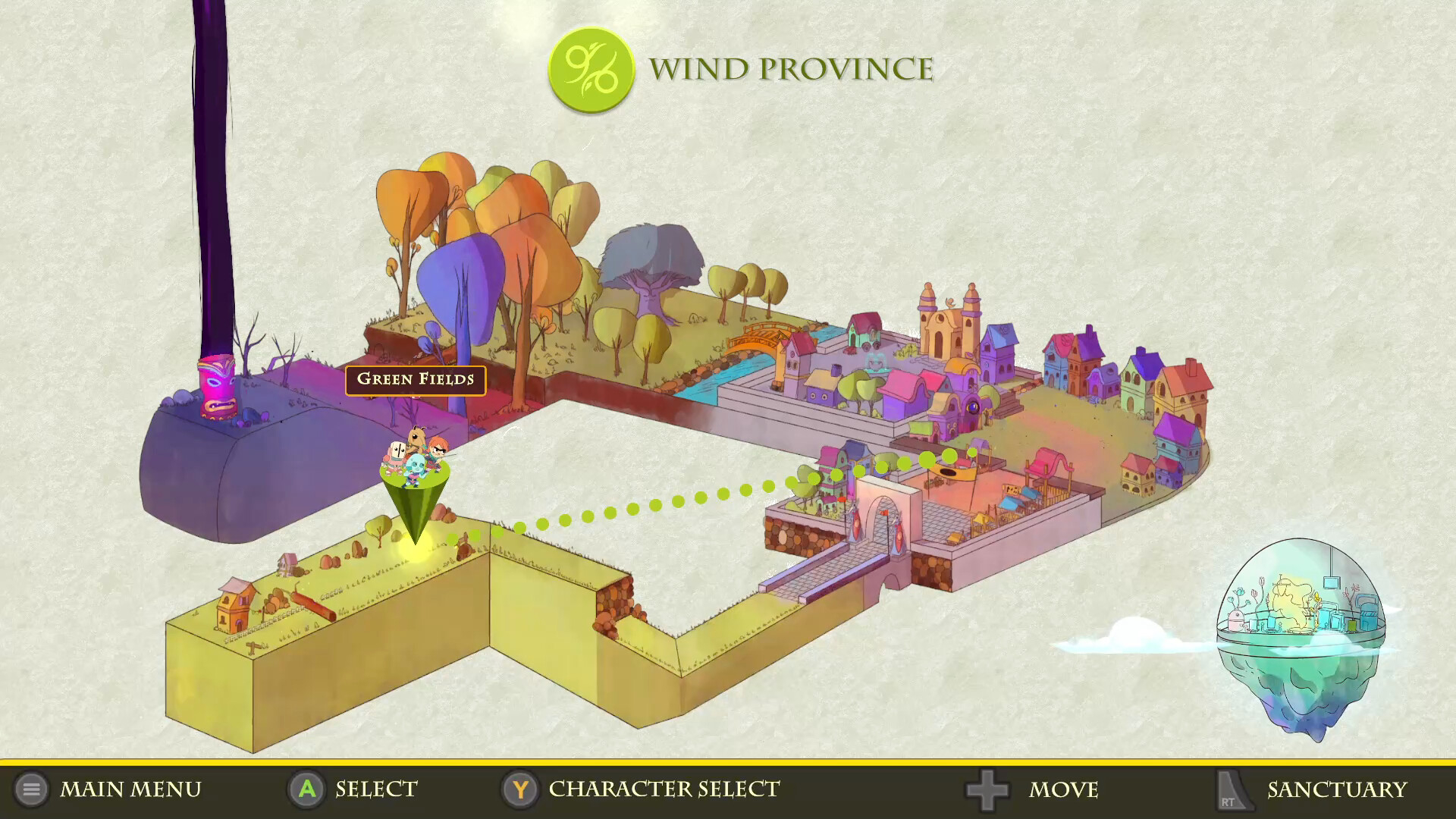Click the party marker on the green cone
This screenshot has height=819, width=1456.
(x=415, y=461)
